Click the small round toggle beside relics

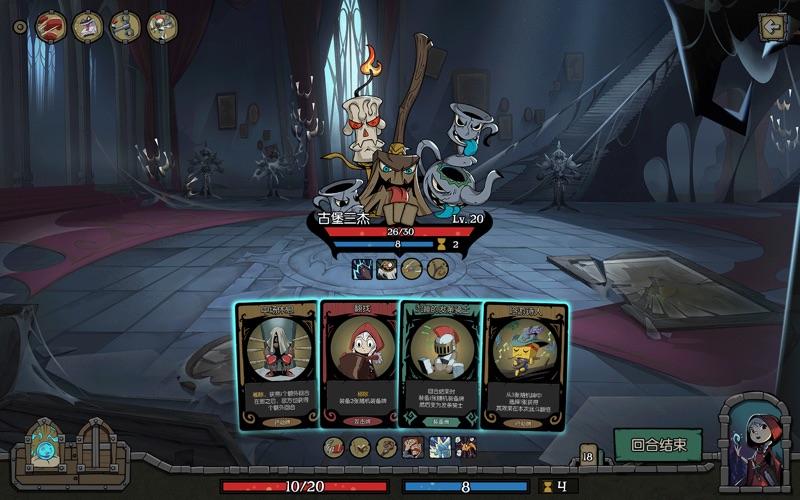pyautogui.click(x=19, y=27)
